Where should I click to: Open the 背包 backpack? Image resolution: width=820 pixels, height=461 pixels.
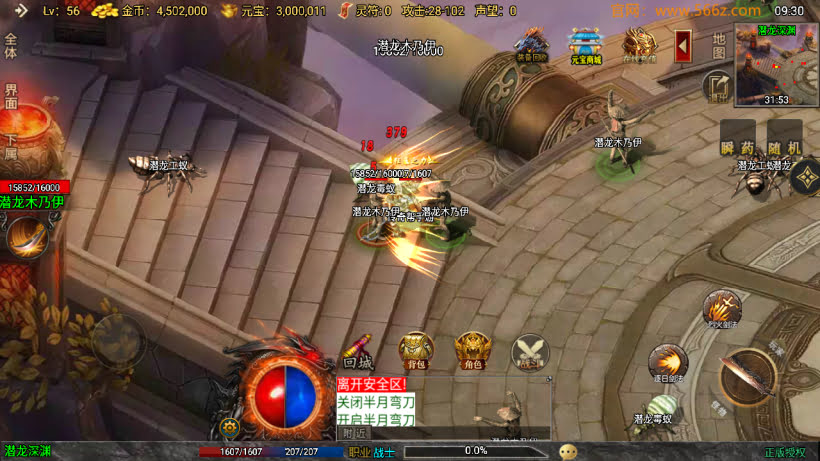click(416, 352)
